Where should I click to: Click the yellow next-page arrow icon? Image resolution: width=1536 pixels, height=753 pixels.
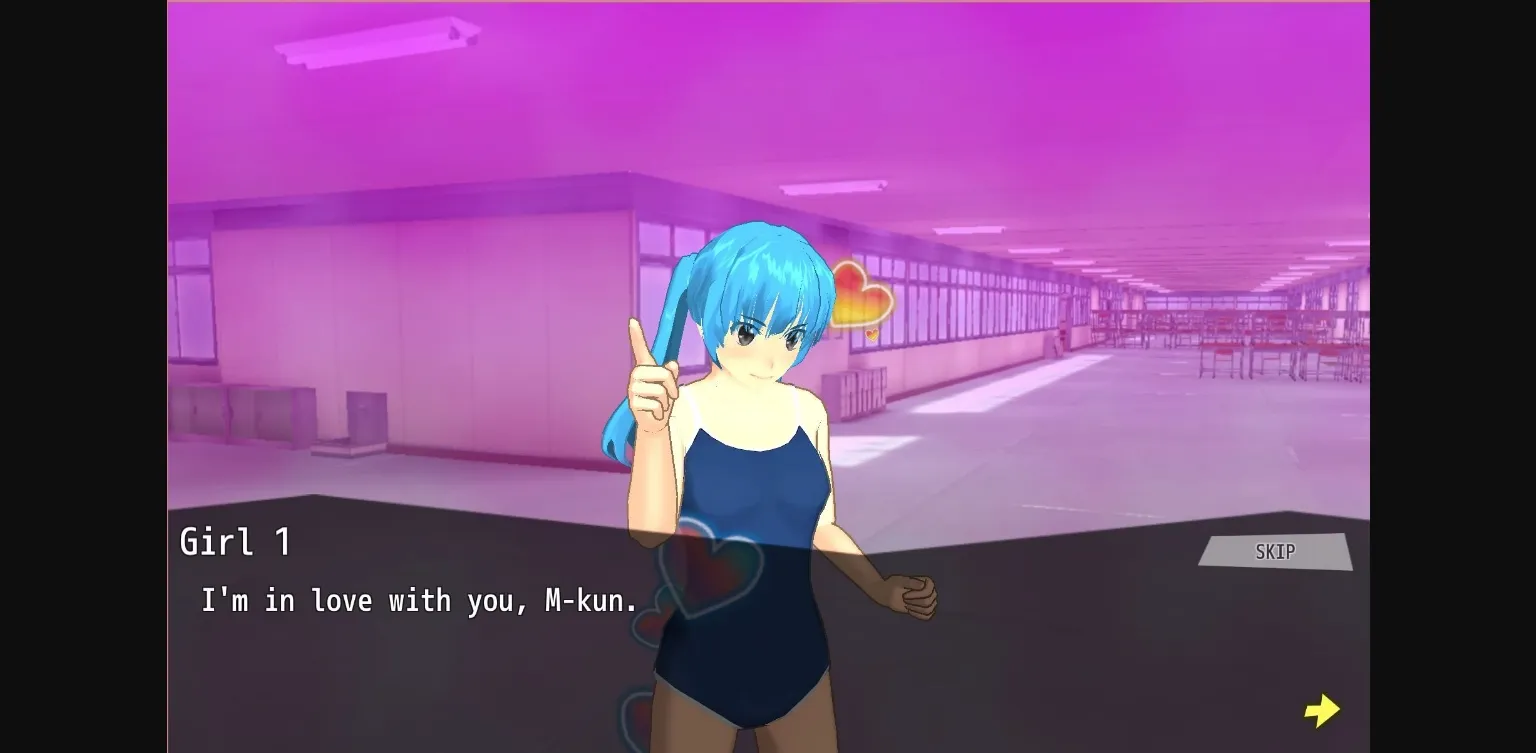click(1322, 710)
